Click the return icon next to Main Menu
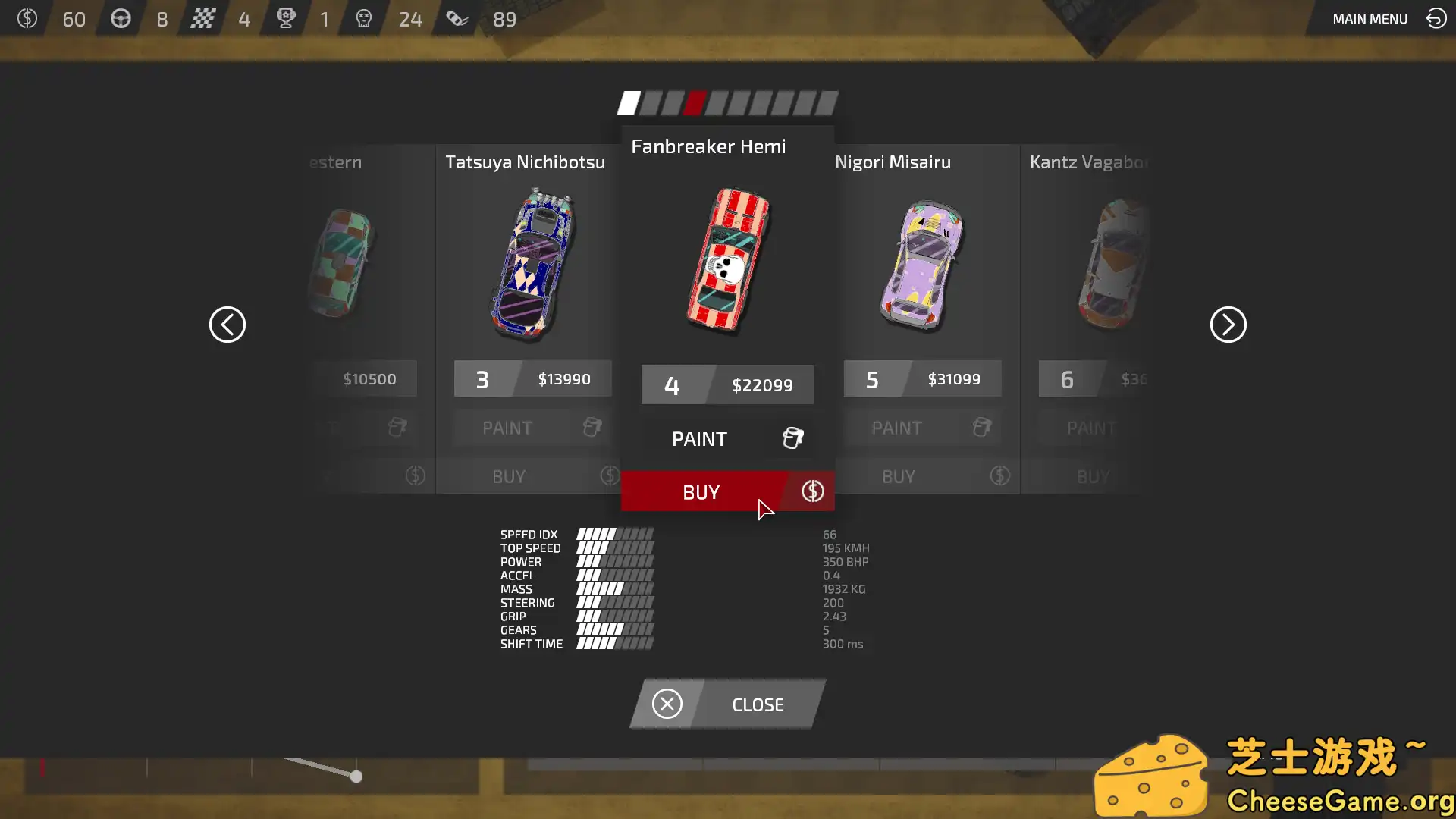 1436,18
